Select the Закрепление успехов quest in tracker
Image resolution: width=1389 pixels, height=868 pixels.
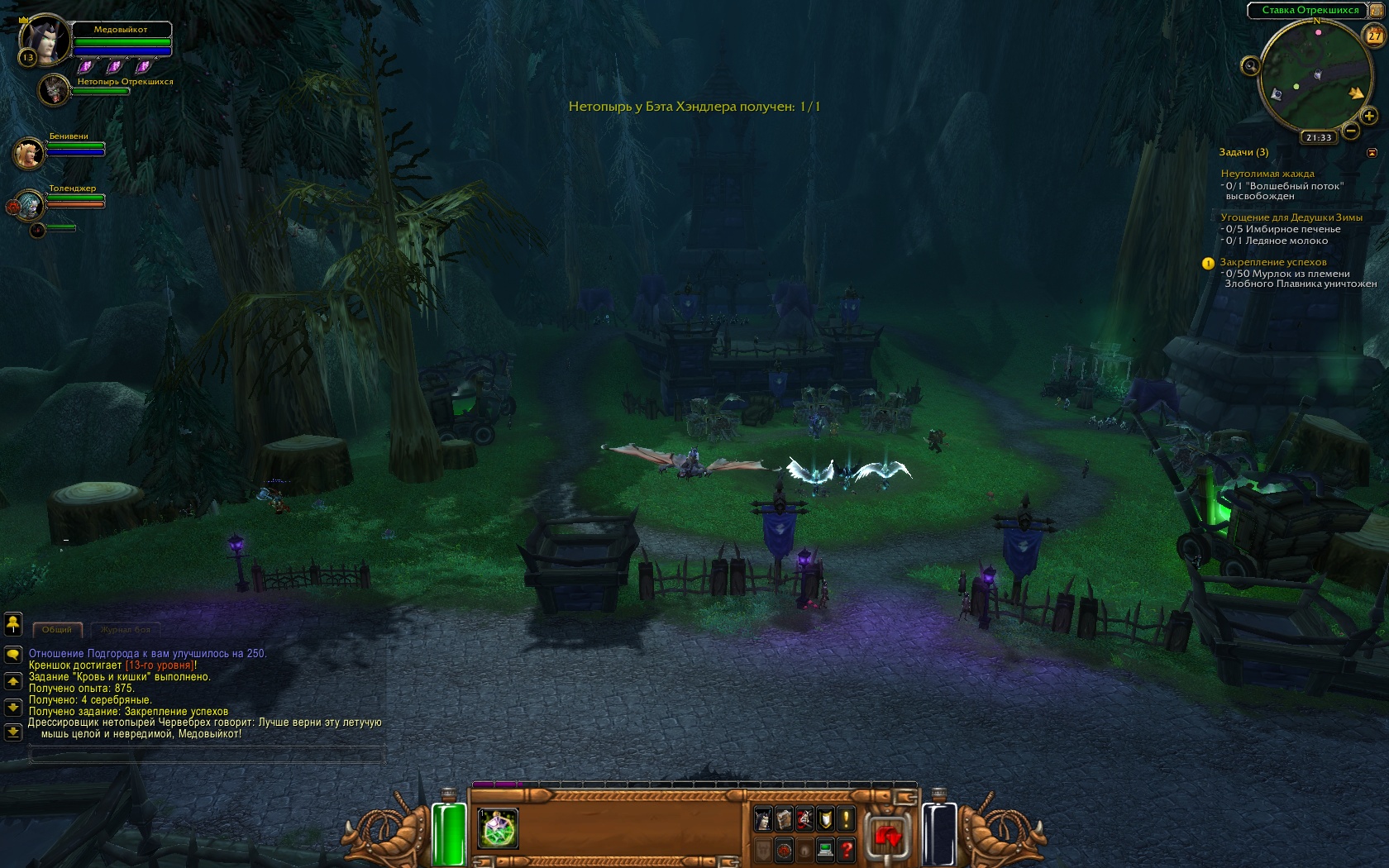[1272, 262]
